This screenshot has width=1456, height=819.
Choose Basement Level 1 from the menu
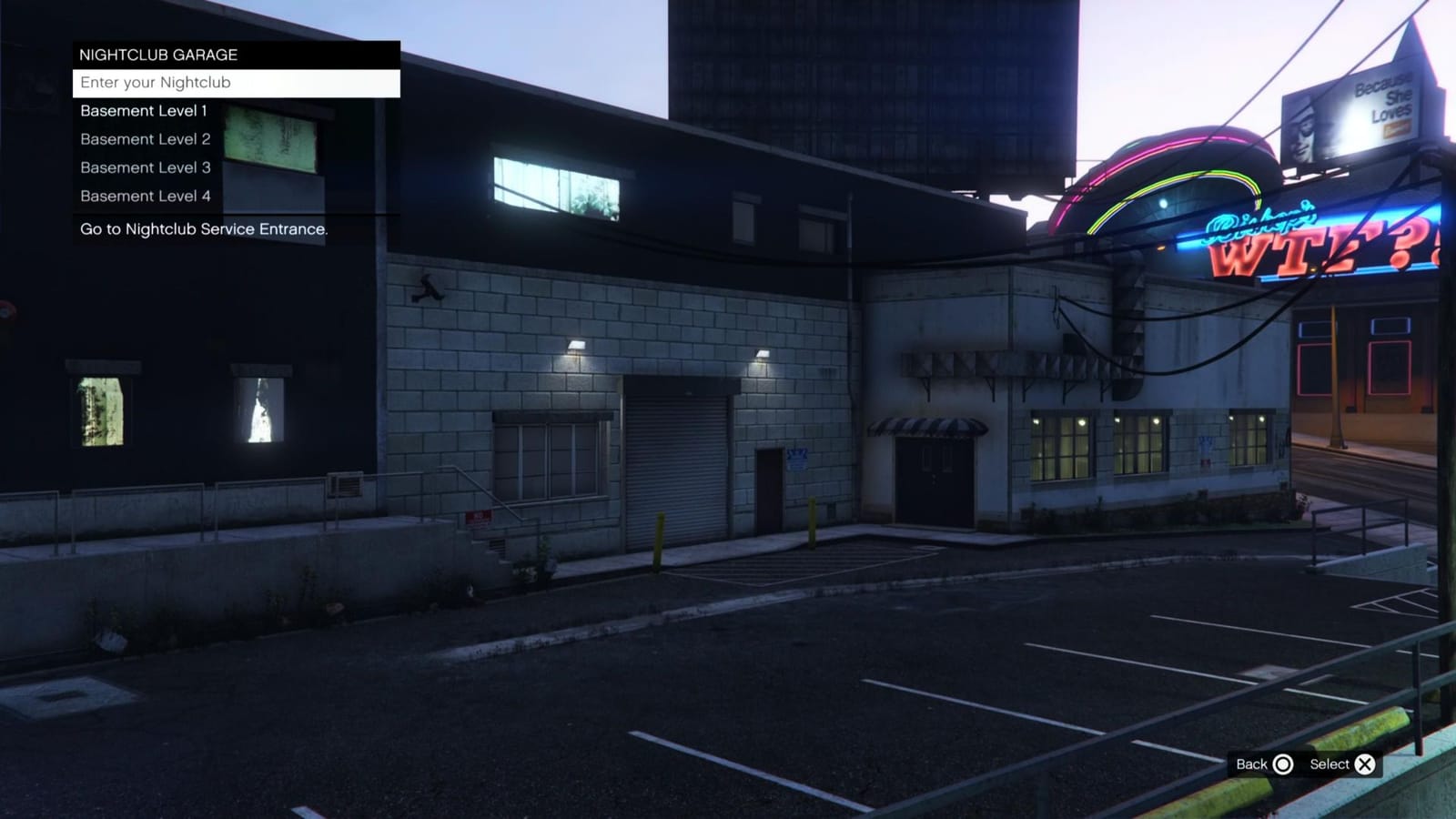point(143,110)
